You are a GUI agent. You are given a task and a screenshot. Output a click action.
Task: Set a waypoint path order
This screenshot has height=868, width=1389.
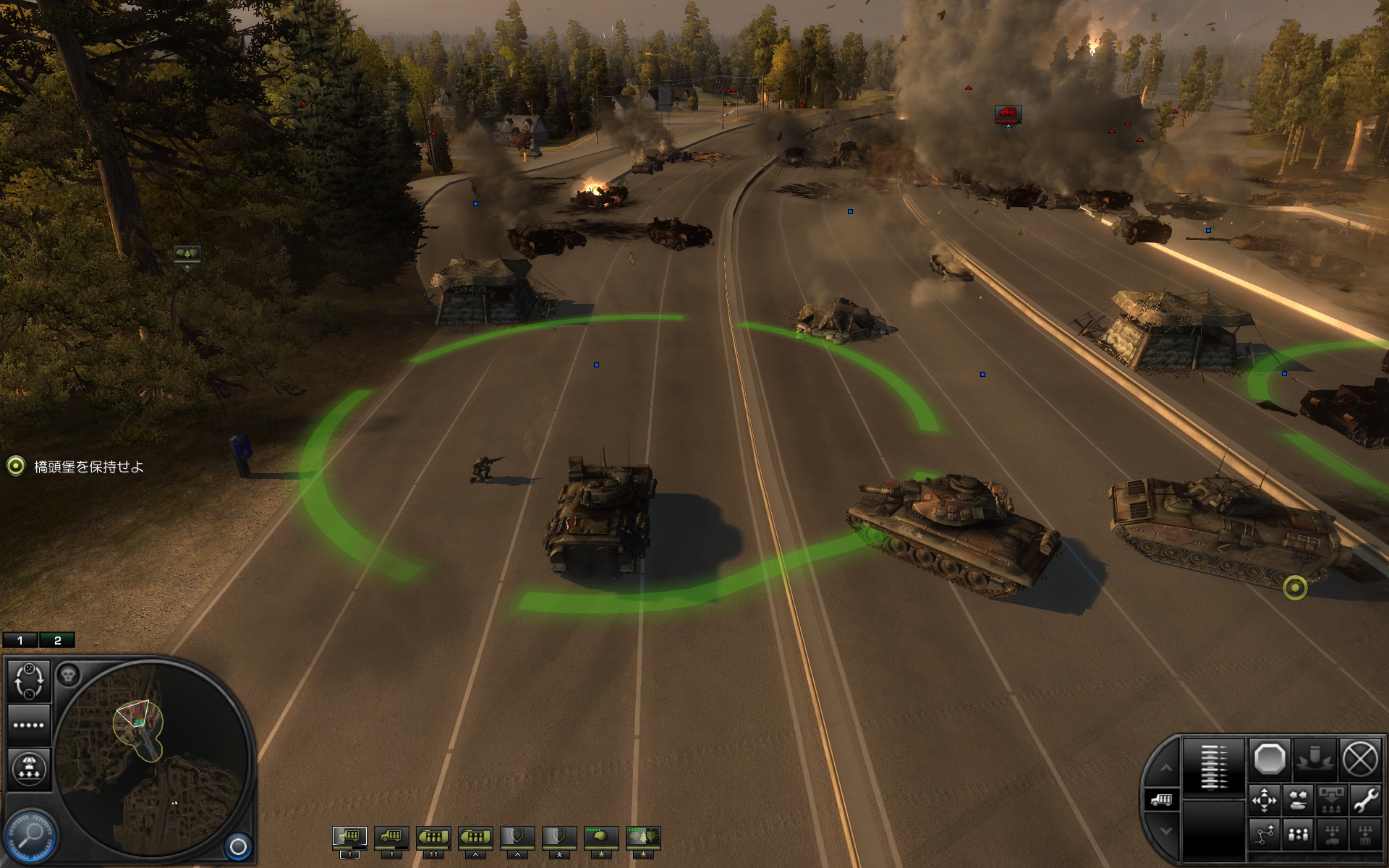[x=1265, y=835]
